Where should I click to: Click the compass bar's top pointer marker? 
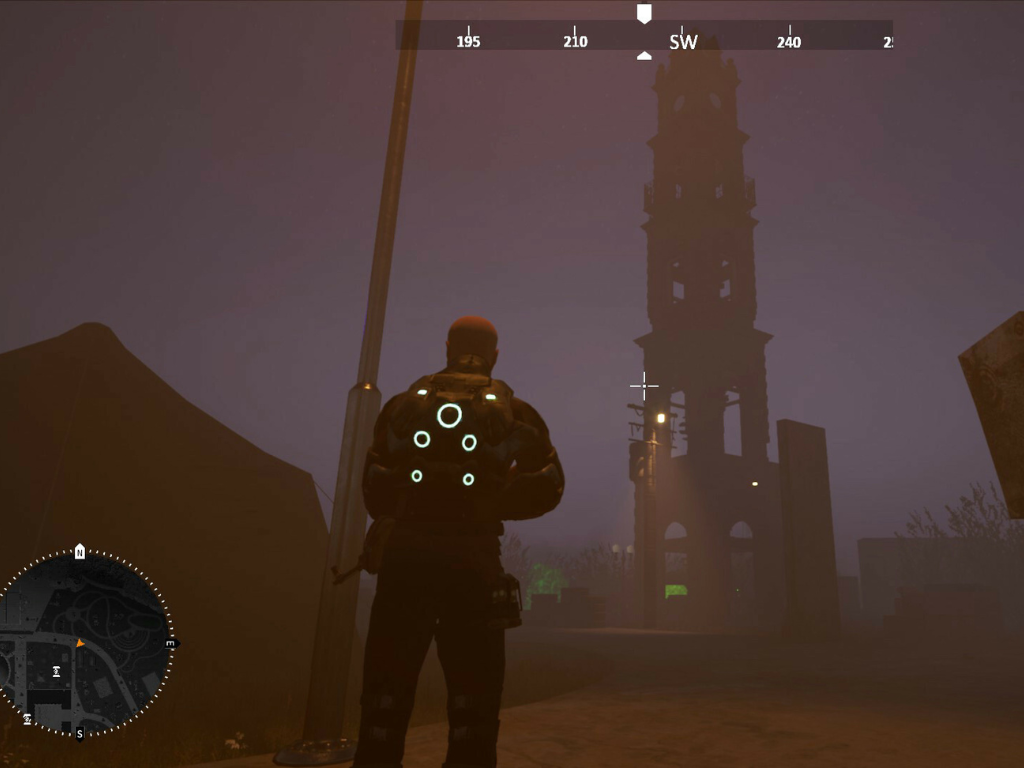pos(644,13)
